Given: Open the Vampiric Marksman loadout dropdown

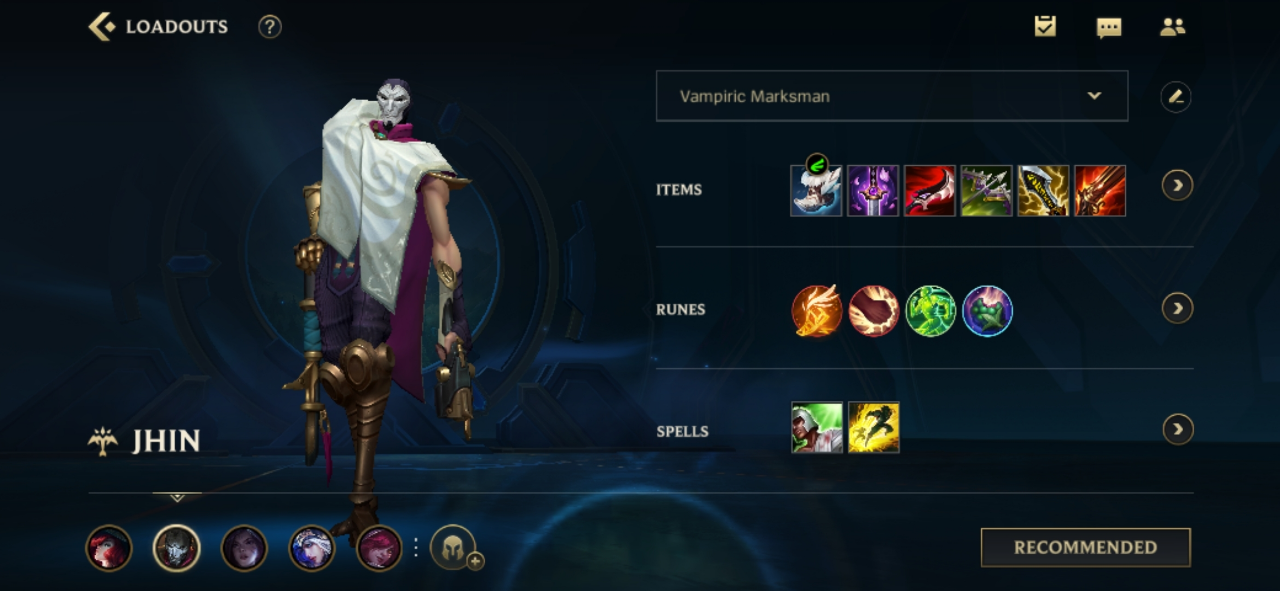Looking at the screenshot, I should point(891,96).
